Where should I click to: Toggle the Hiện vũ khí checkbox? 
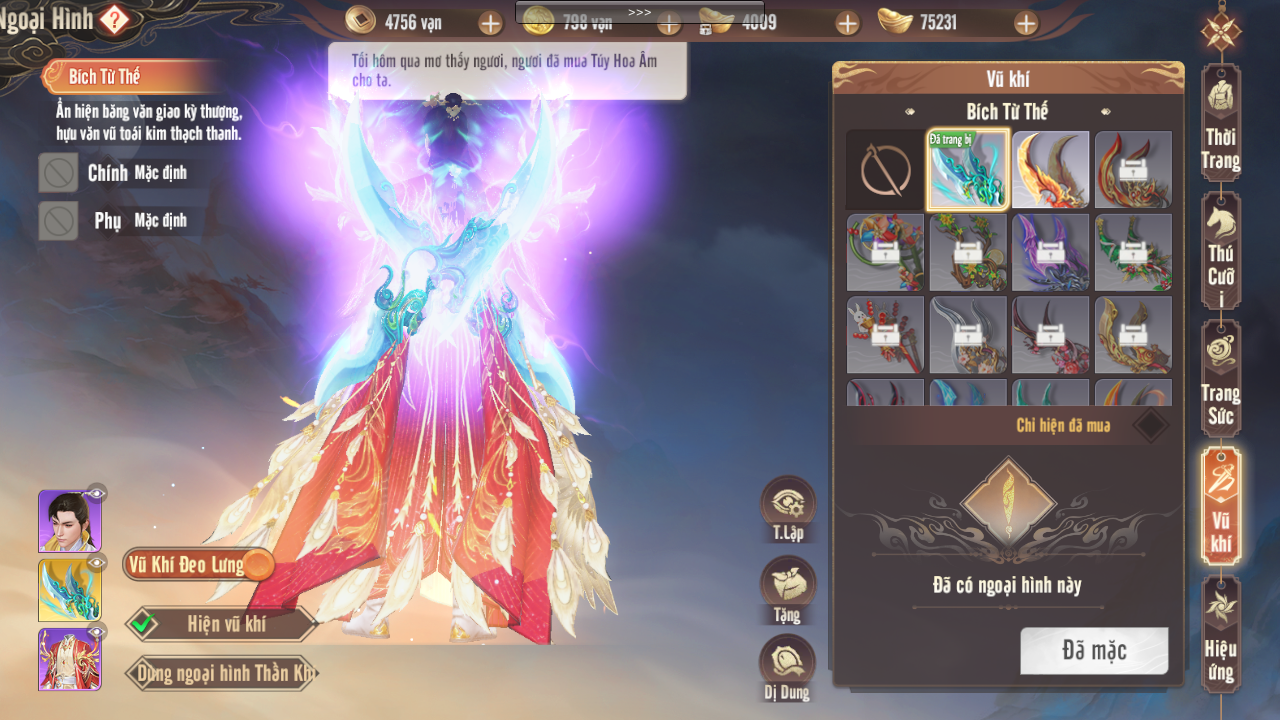click(x=144, y=625)
